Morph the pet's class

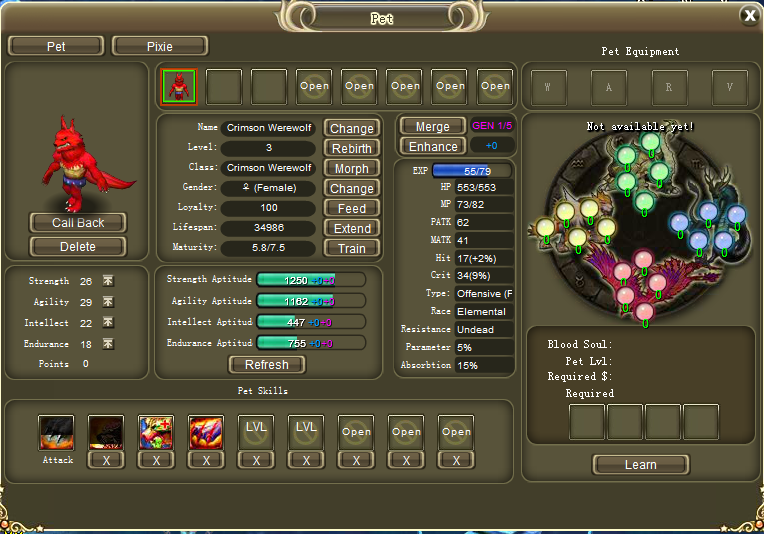click(351, 168)
